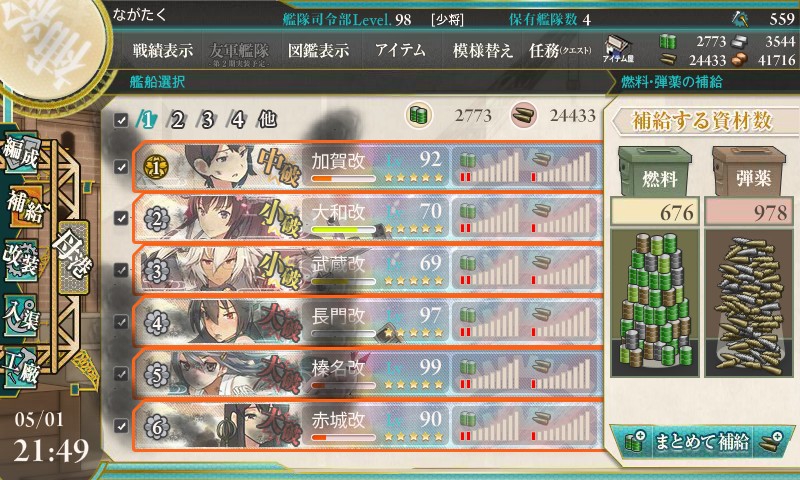
Task: Uncheck the 赤城改 ship checkbox
Action: tap(121, 426)
